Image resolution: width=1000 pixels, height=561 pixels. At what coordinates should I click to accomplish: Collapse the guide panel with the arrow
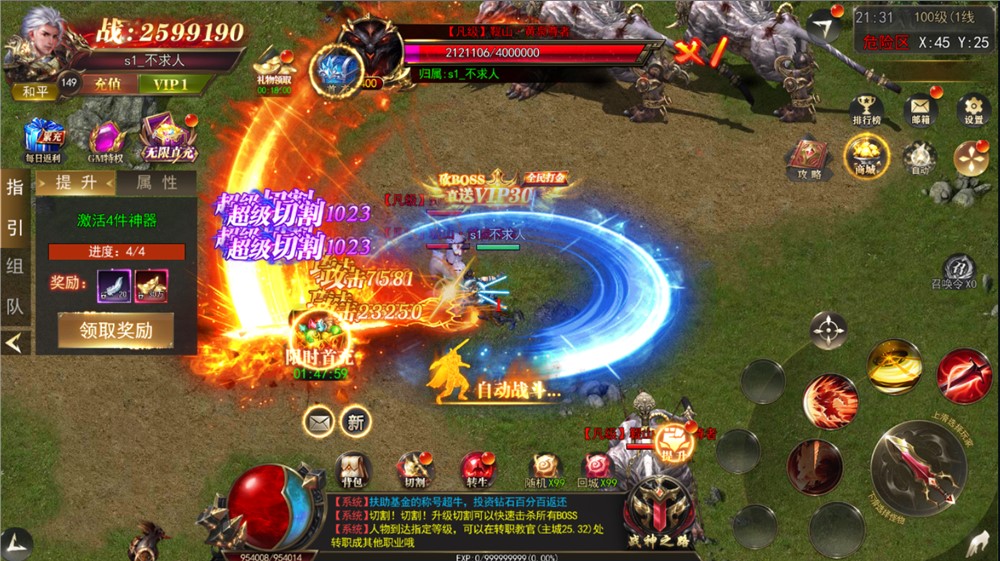click(x=15, y=343)
